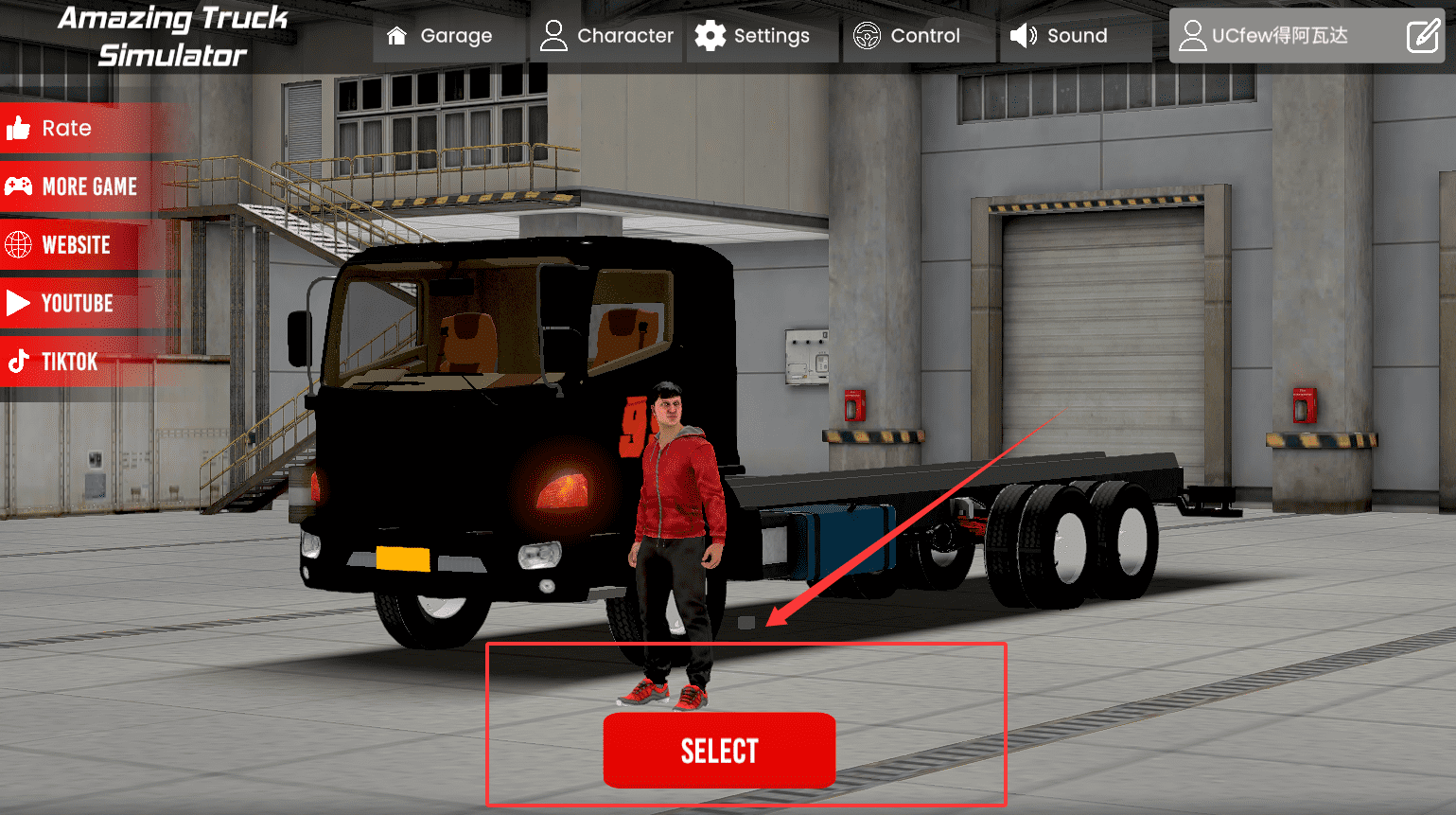The width and height of the screenshot is (1456, 815).
Task: Open the Control options
Action: point(907,36)
